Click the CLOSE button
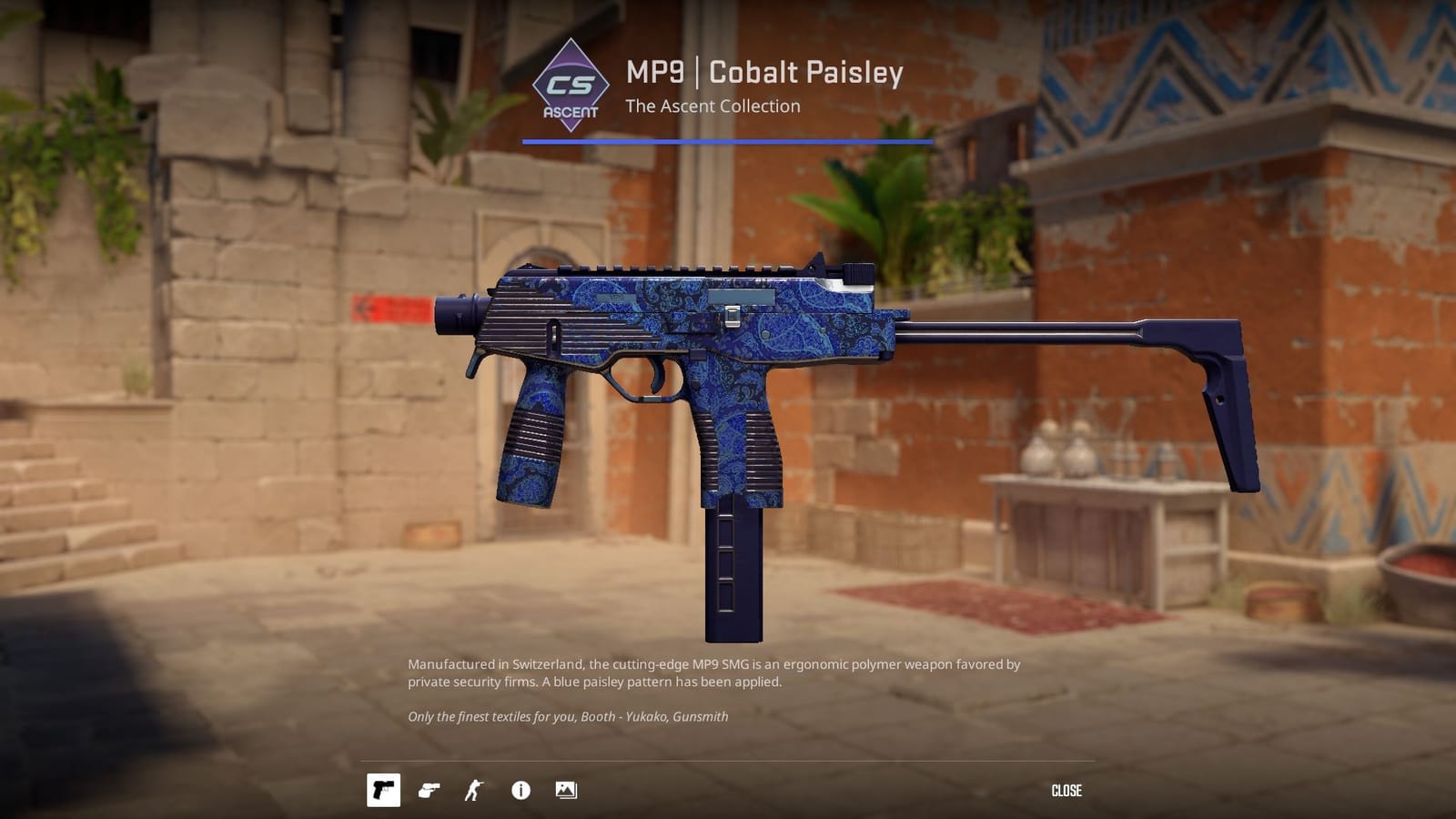 (1067, 790)
